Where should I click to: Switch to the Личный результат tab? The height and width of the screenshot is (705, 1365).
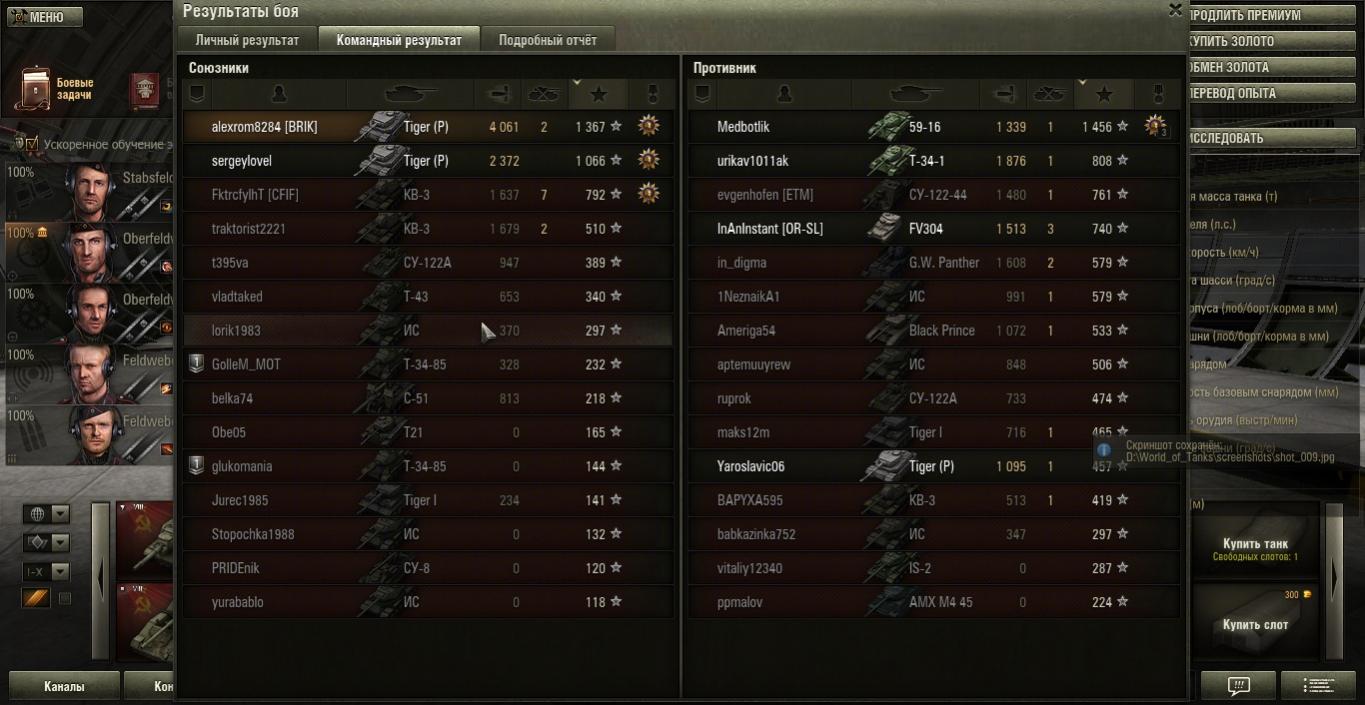click(x=247, y=40)
